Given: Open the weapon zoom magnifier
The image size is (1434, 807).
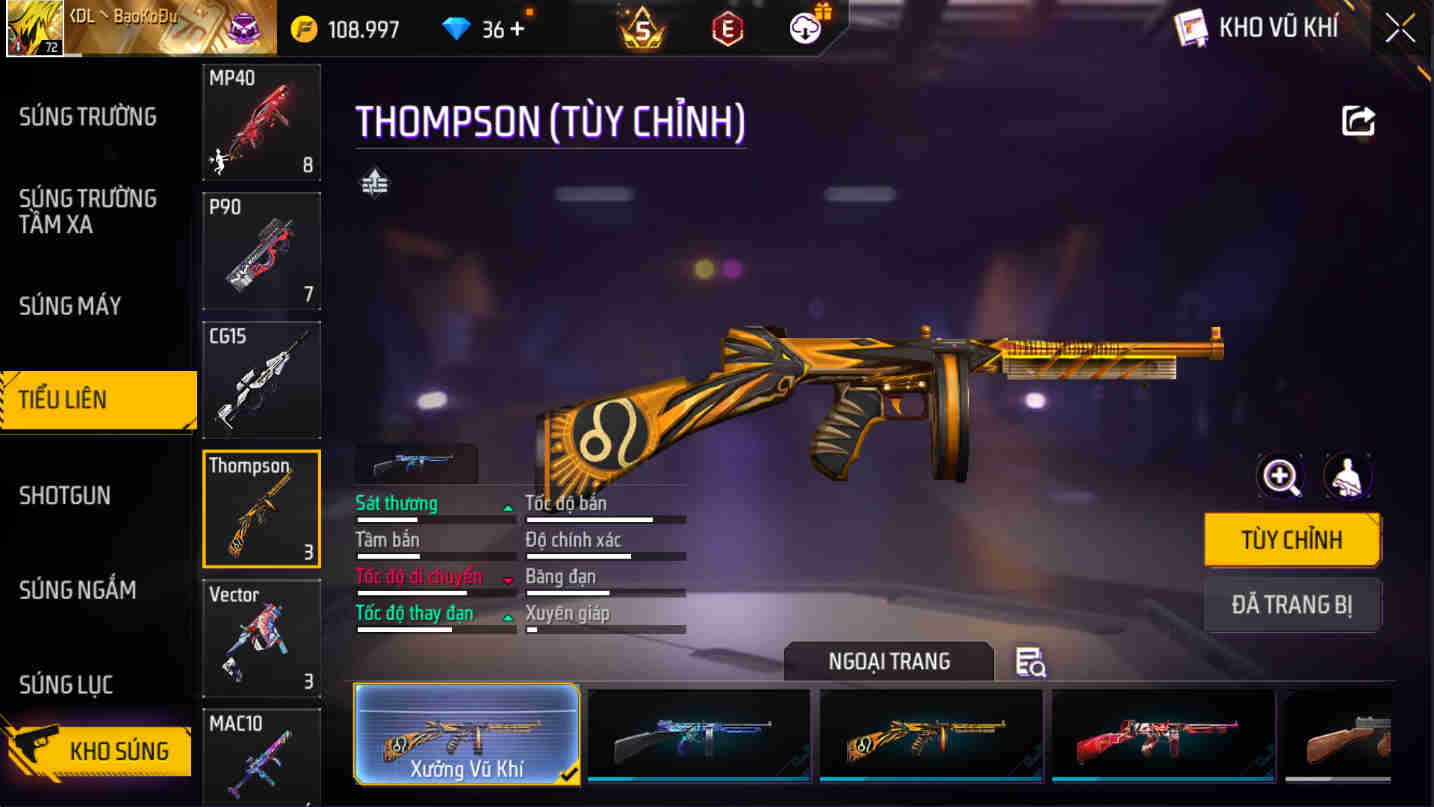Looking at the screenshot, I should point(1280,476).
